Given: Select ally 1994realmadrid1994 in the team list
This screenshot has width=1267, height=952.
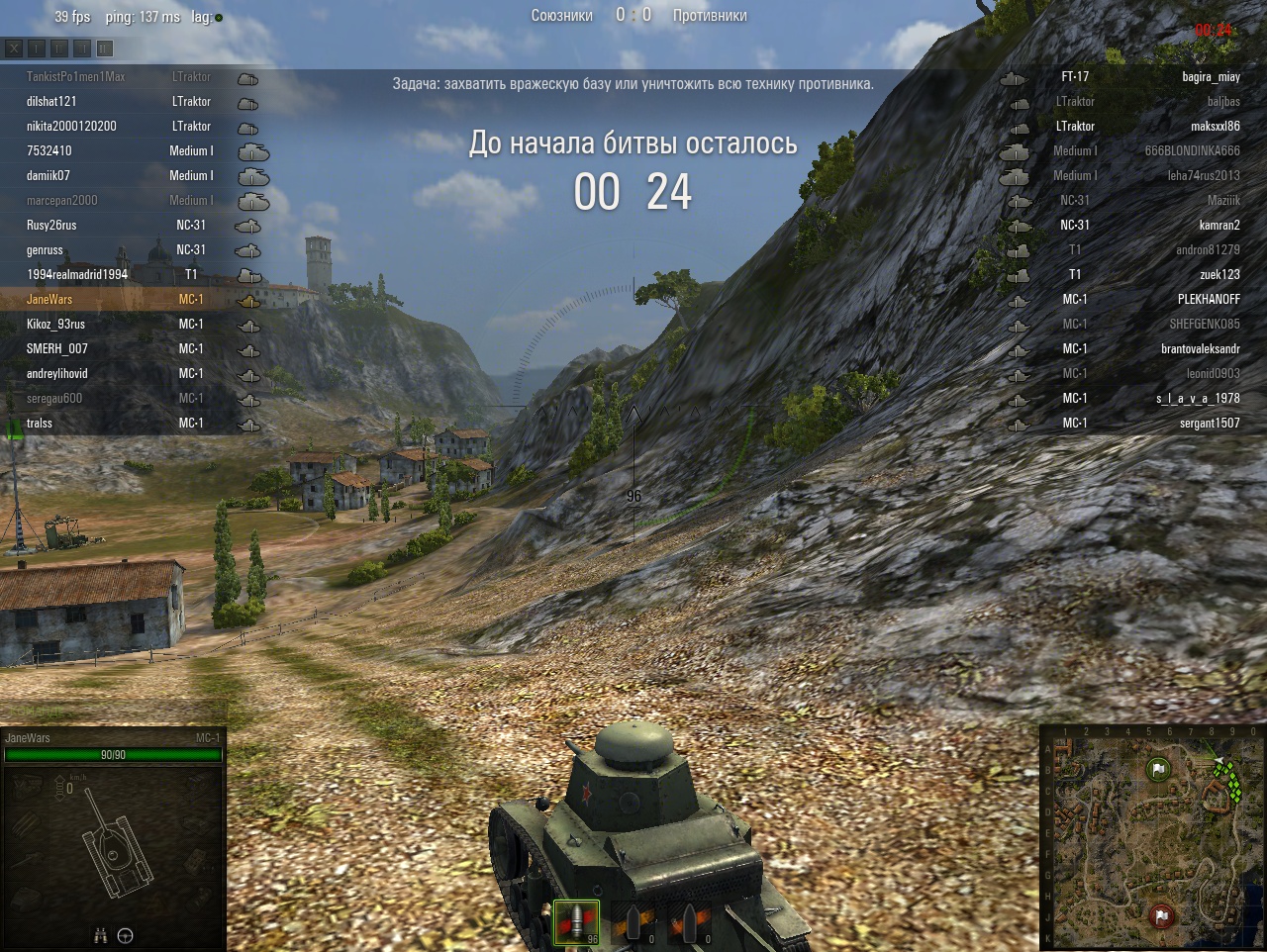Looking at the screenshot, I should point(77,274).
